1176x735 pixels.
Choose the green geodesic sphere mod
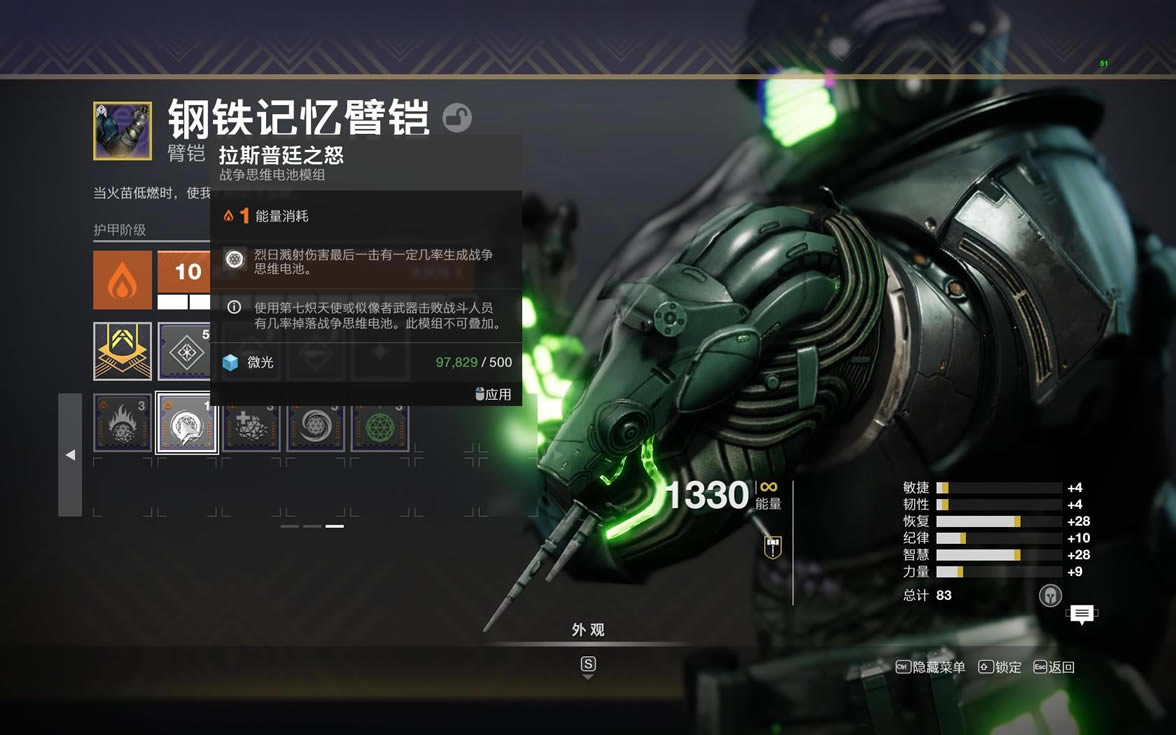[x=380, y=424]
